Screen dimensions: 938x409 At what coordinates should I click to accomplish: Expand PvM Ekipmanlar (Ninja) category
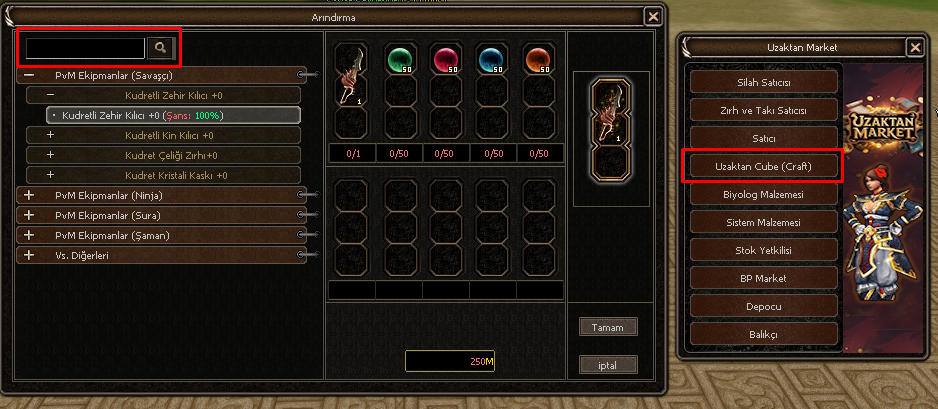click(x=29, y=195)
